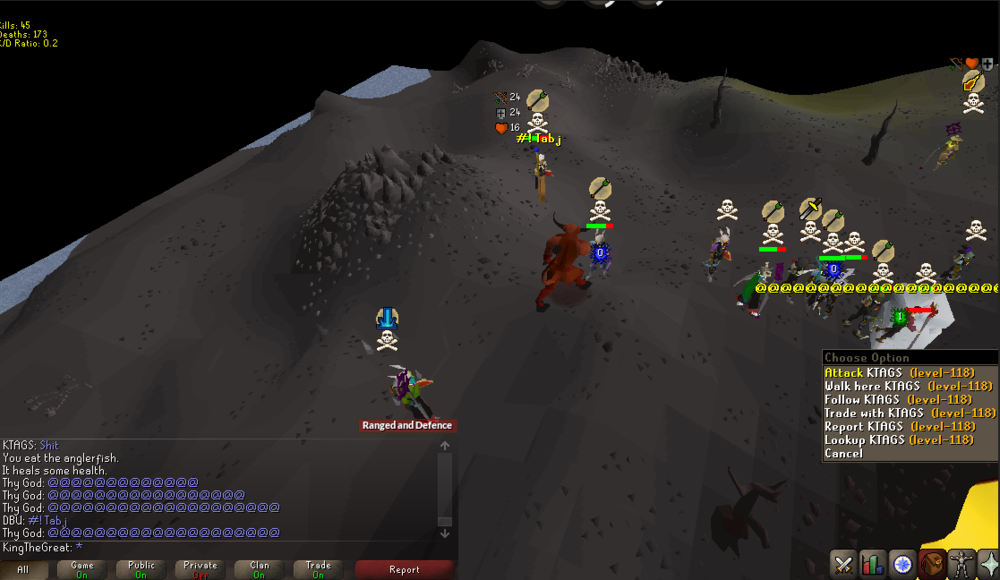Select the Private chat tab

(x=200, y=570)
